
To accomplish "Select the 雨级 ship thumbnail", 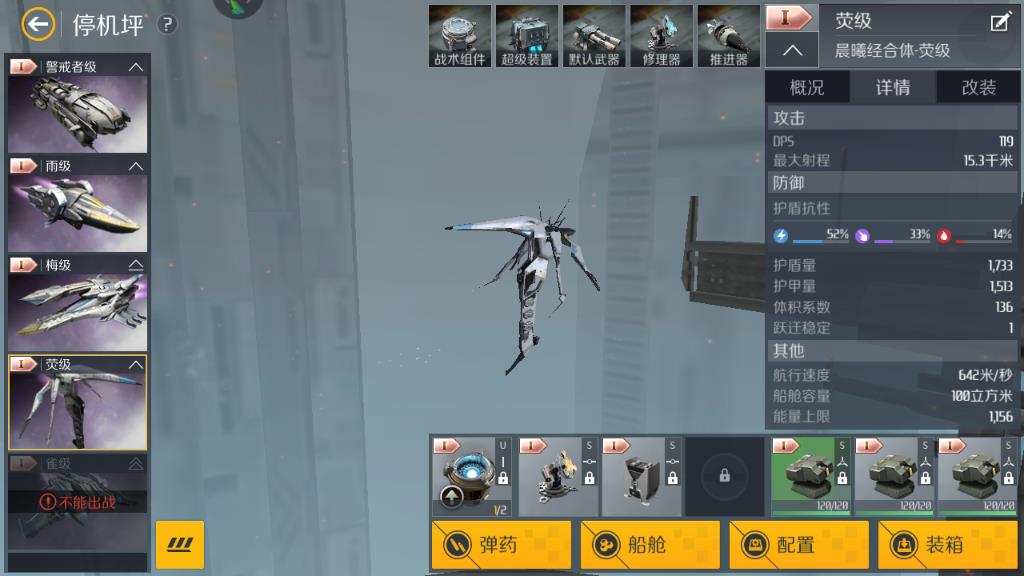I will (78, 210).
